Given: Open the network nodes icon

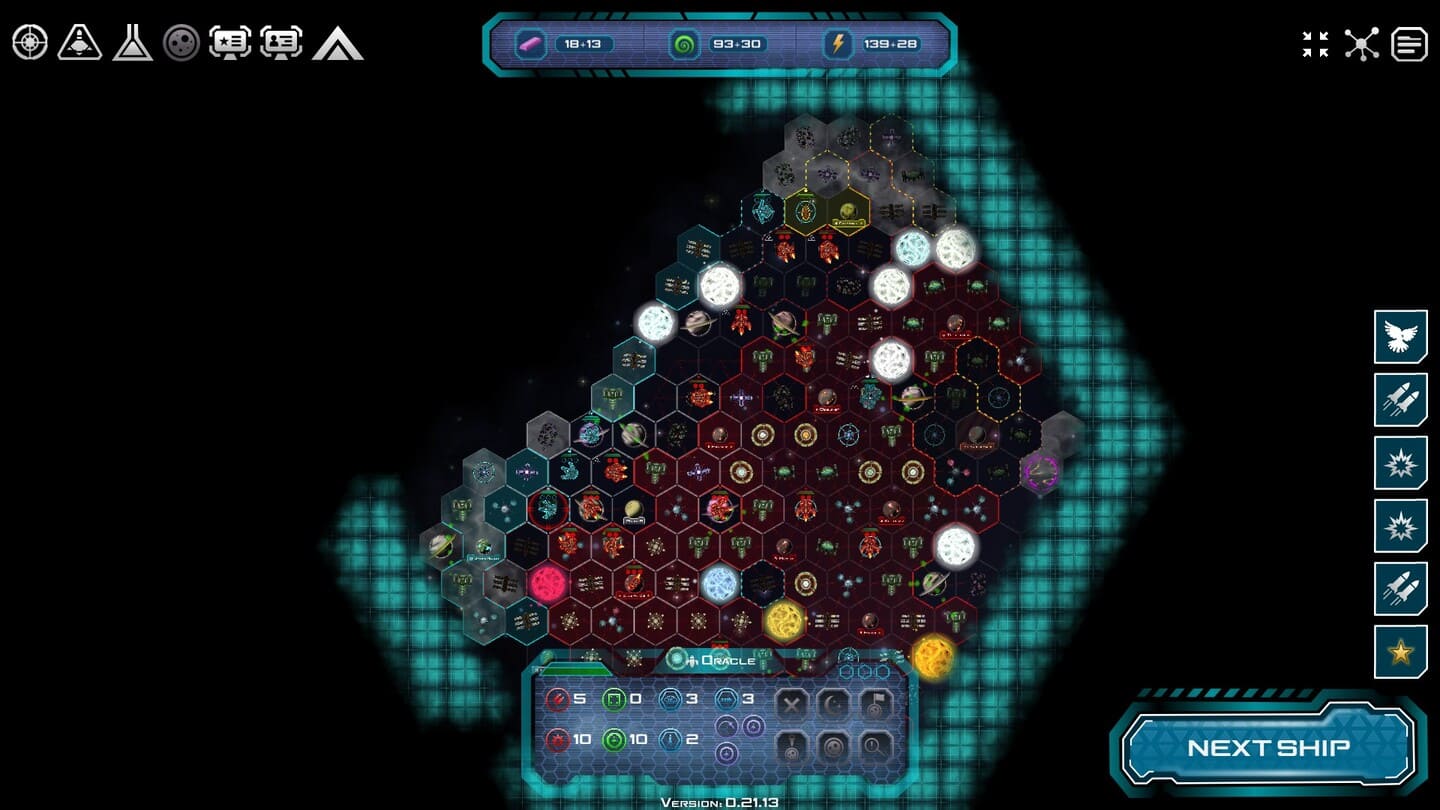Looking at the screenshot, I should [x=1361, y=44].
